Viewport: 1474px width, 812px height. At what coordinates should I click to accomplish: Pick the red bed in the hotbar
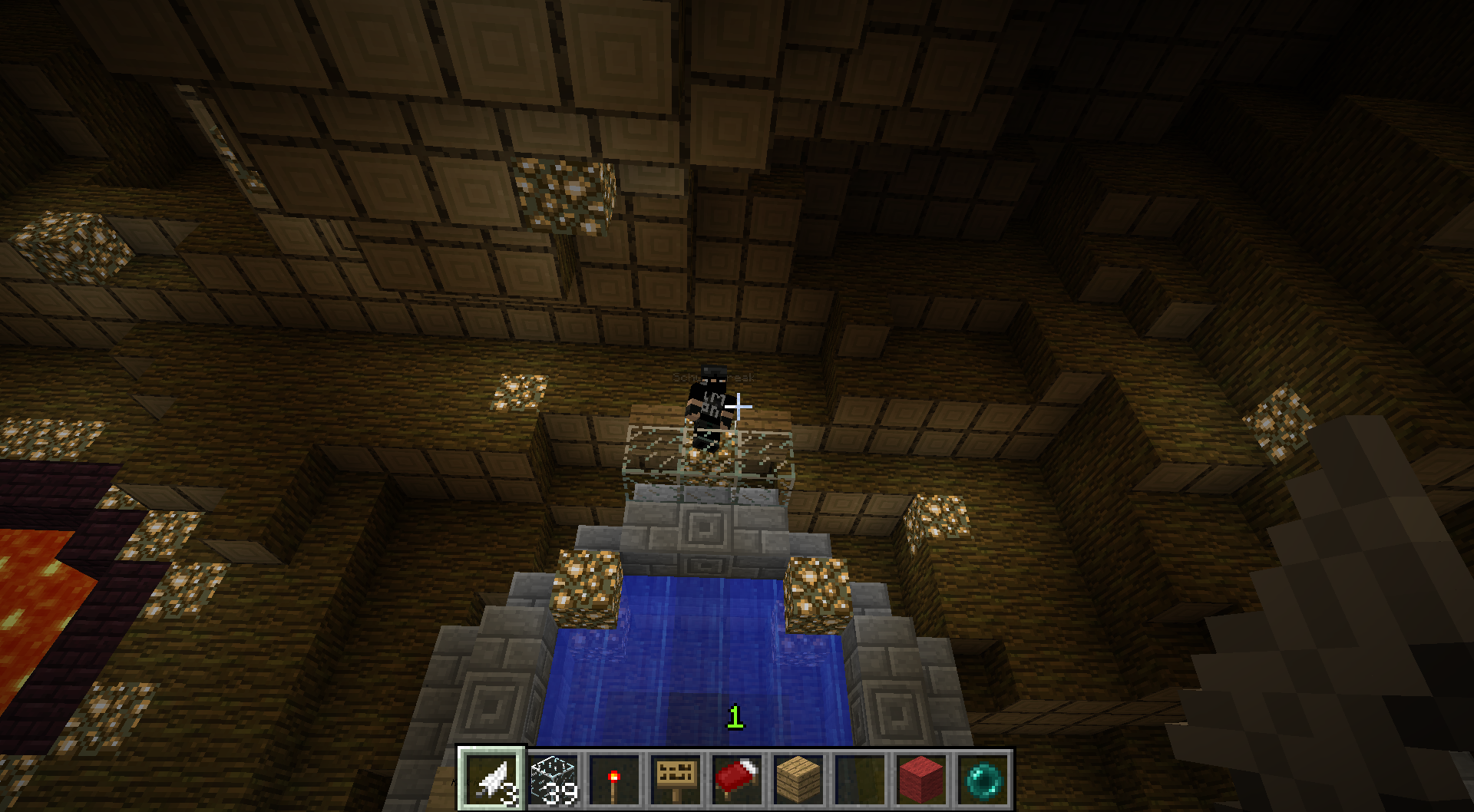738,777
